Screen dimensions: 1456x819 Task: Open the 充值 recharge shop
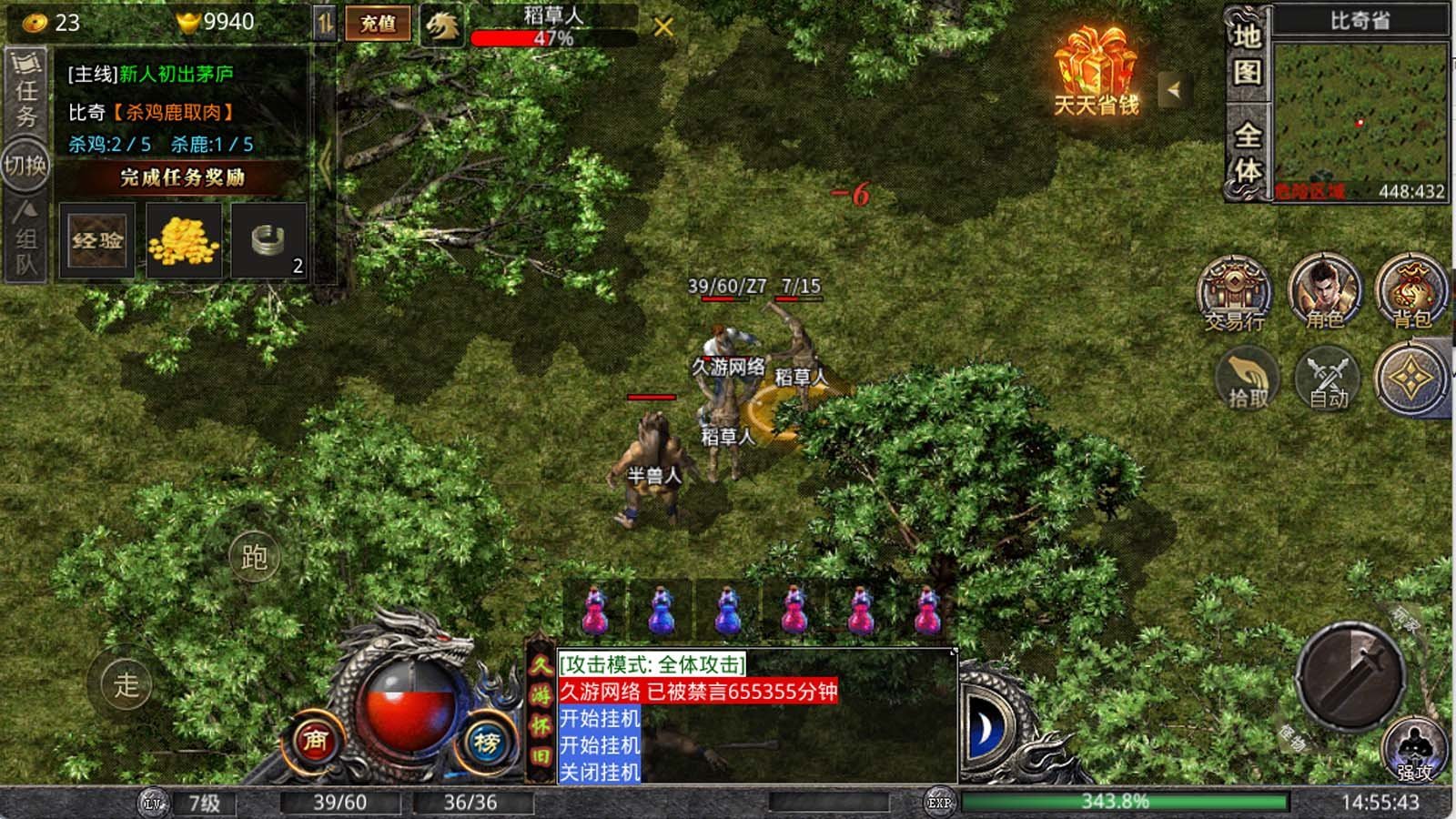[378, 24]
